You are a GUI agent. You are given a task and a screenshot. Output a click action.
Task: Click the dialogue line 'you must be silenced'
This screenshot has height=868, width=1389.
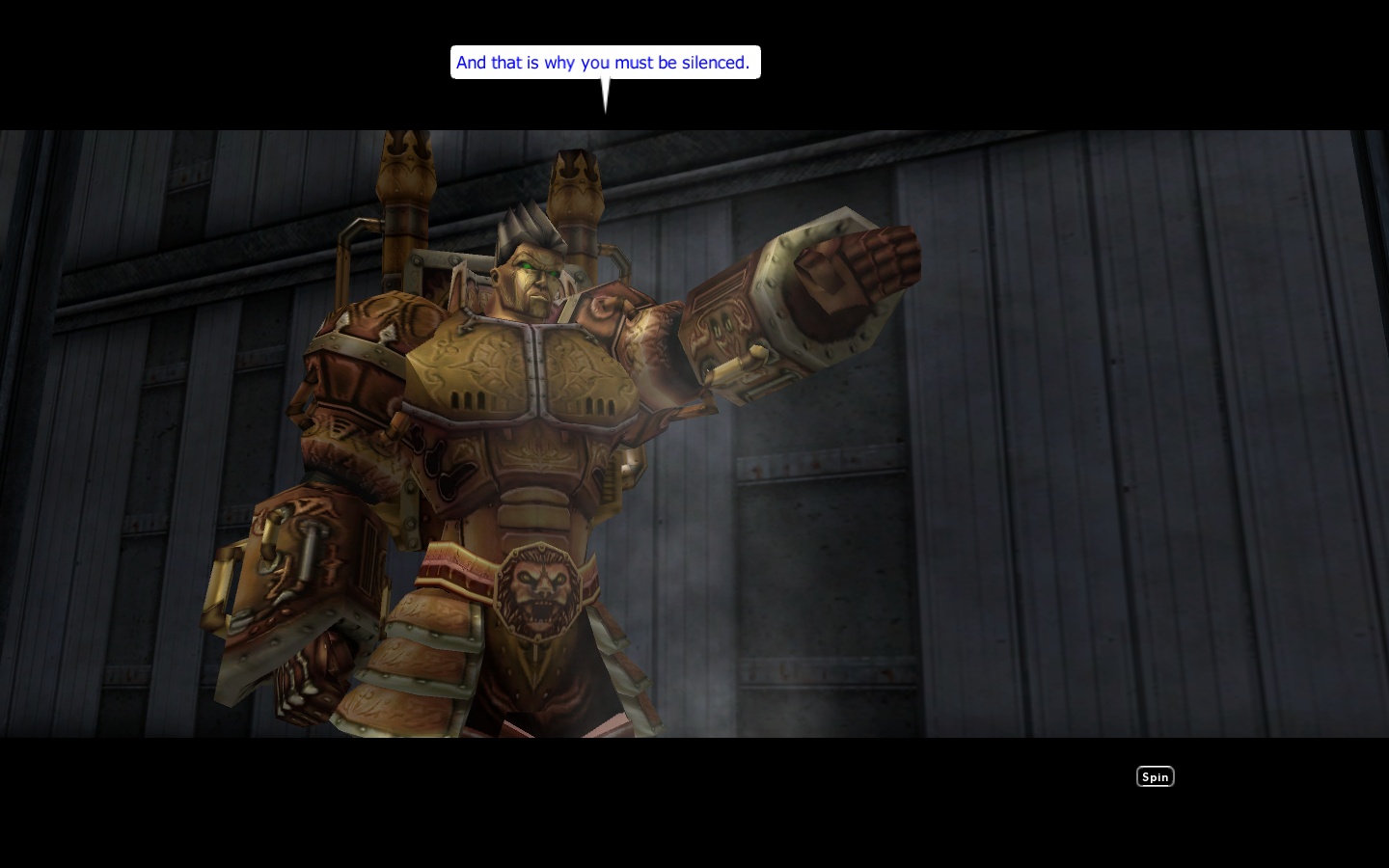point(666,62)
